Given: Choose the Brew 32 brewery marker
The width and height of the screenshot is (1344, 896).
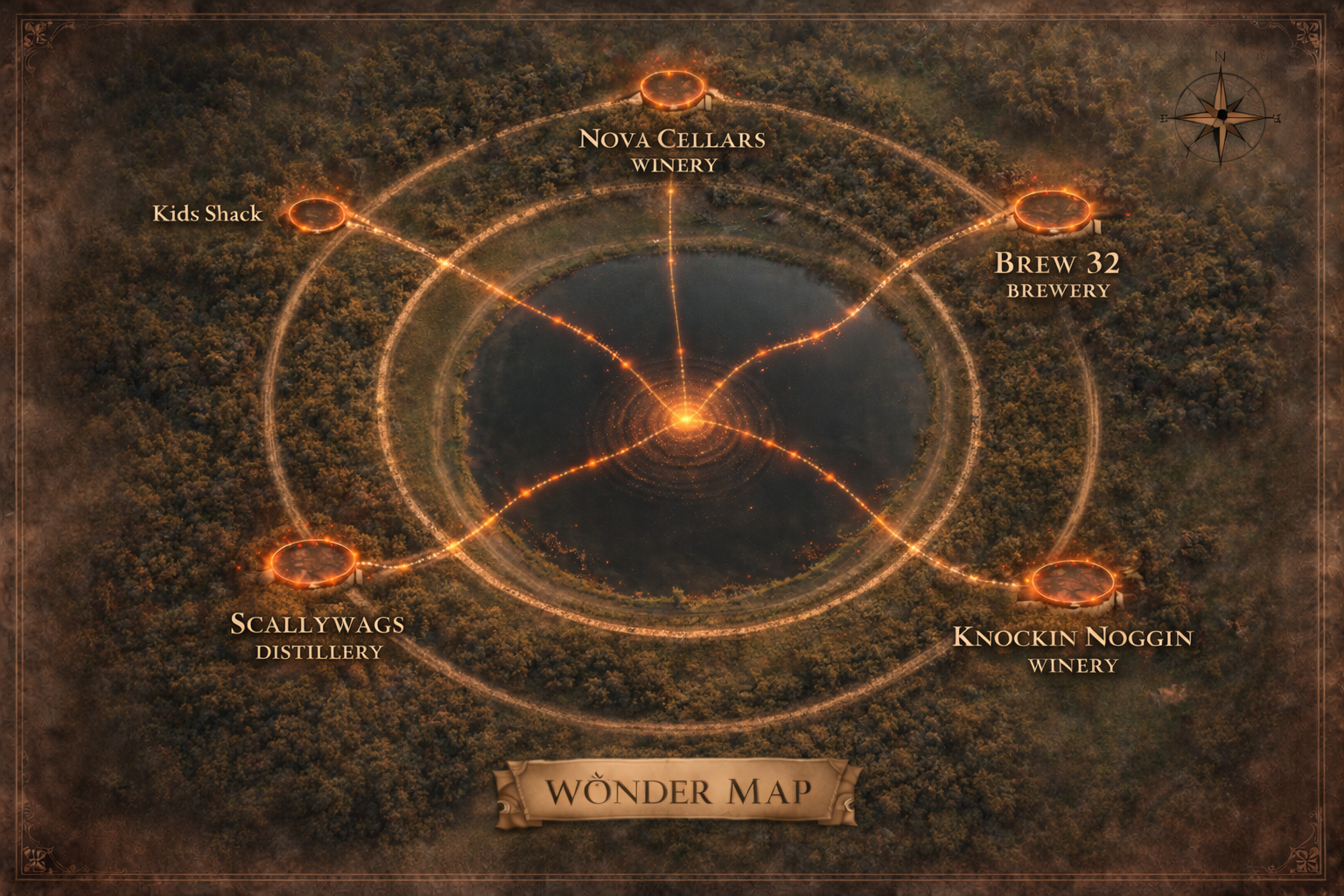Looking at the screenshot, I should (1053, 212).
